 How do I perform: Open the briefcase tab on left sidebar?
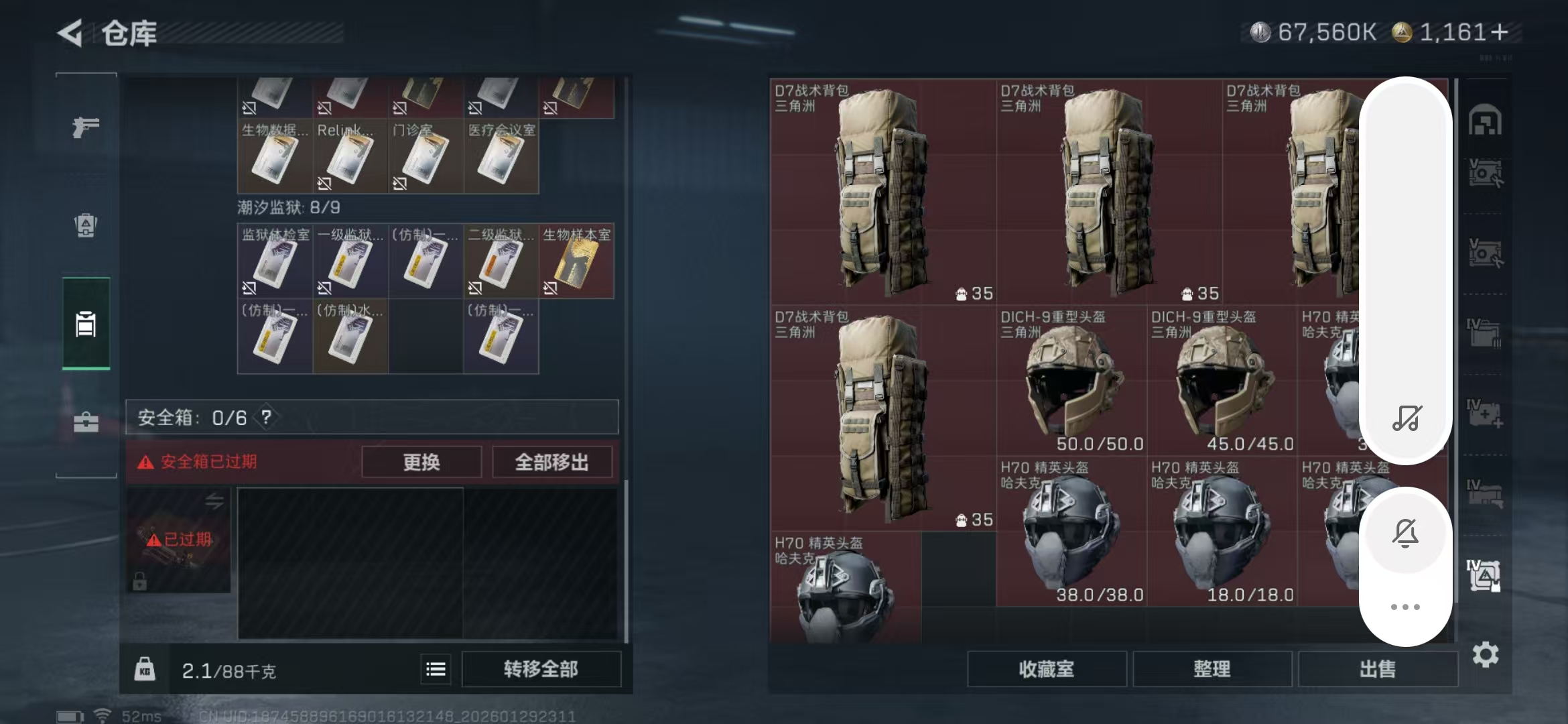(x=85, y=422)
